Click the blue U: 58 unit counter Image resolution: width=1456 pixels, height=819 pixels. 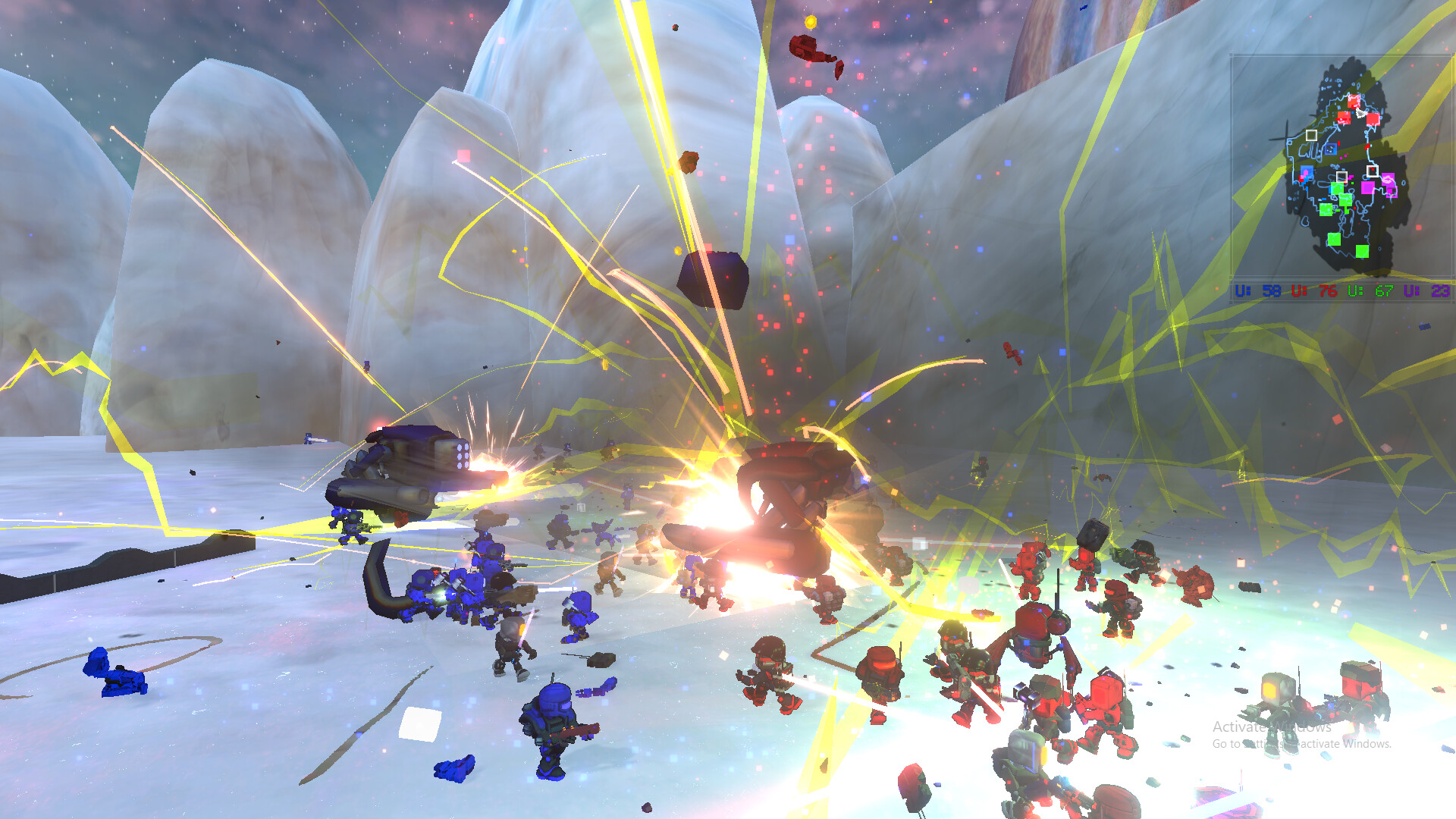point(1257,290)
